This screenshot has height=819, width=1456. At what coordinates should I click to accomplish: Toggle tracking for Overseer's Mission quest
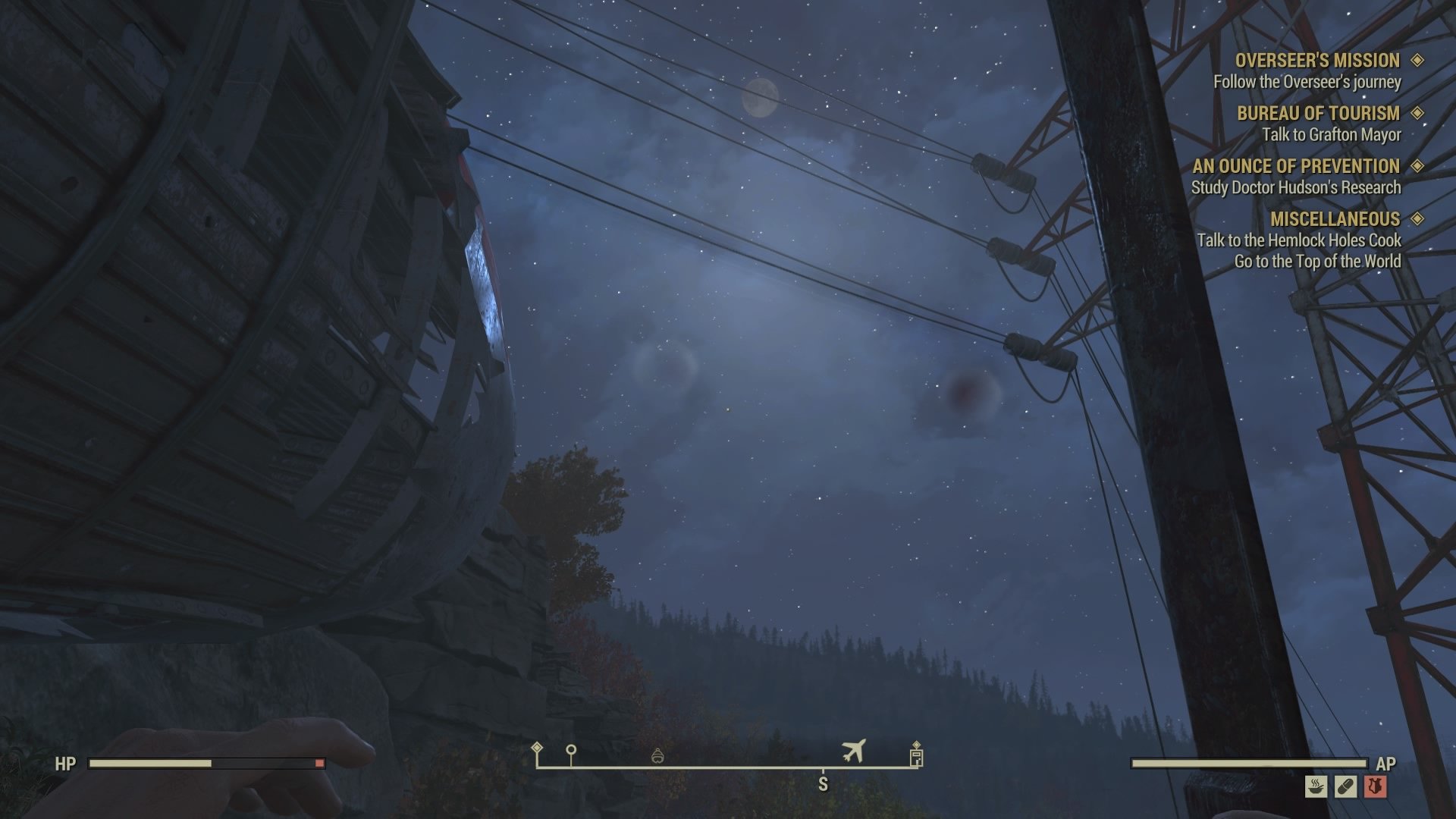tap(1419, 61)
